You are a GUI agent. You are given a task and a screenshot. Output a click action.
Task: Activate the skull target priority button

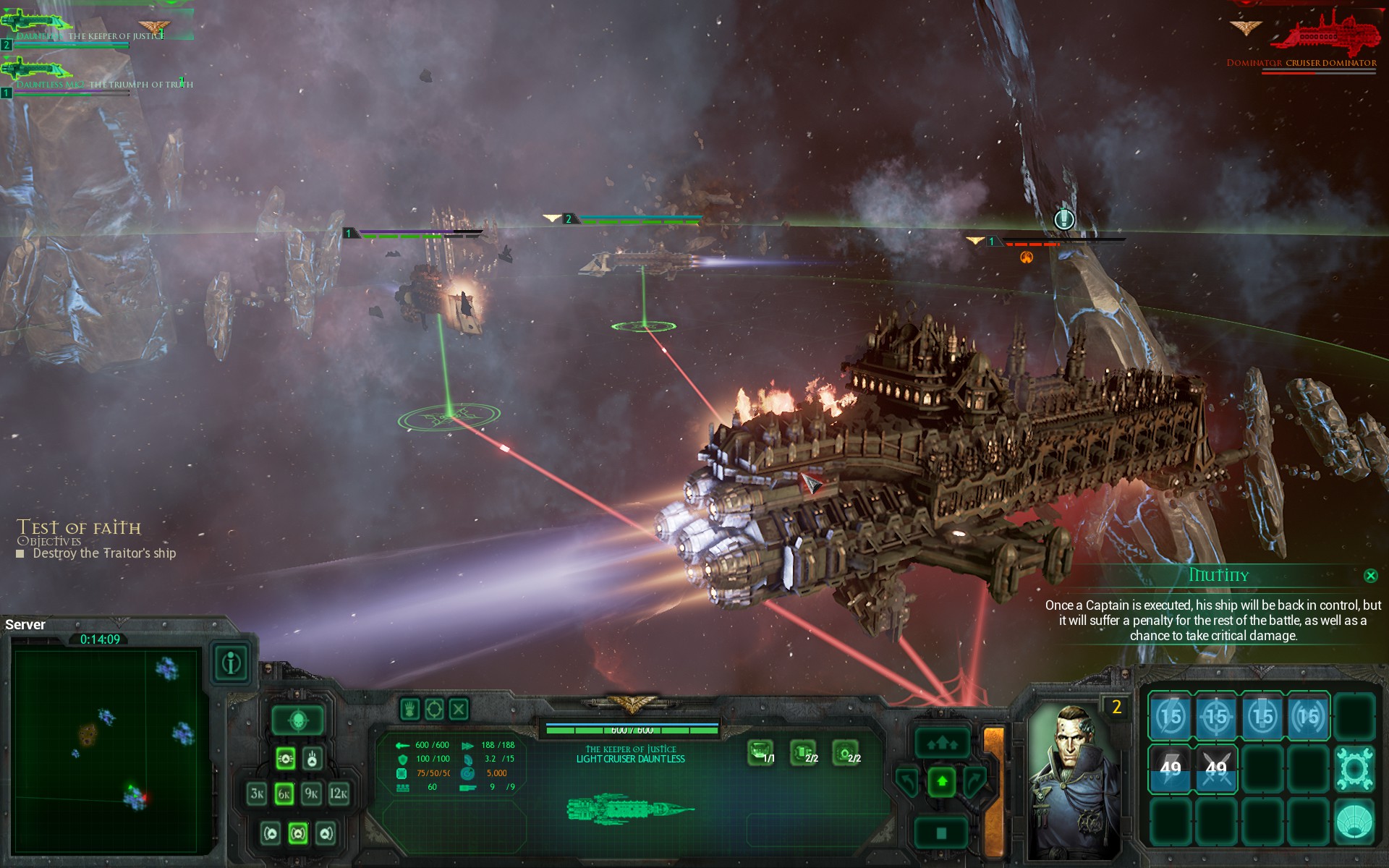click(x=298, y=720)
